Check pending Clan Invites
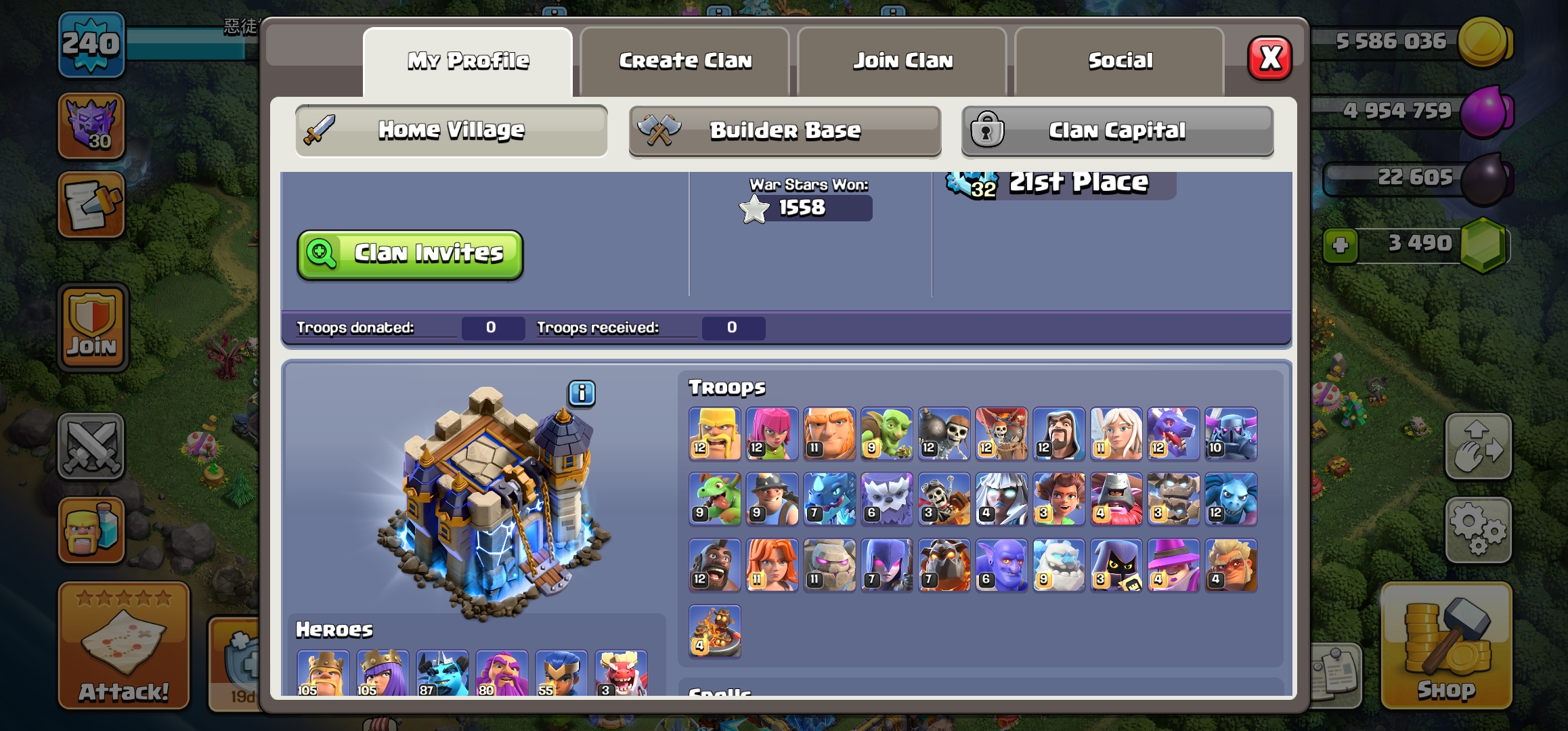The width and height of the screenshot is (1568, 731). pyautogui.click(x=410, y=254)
